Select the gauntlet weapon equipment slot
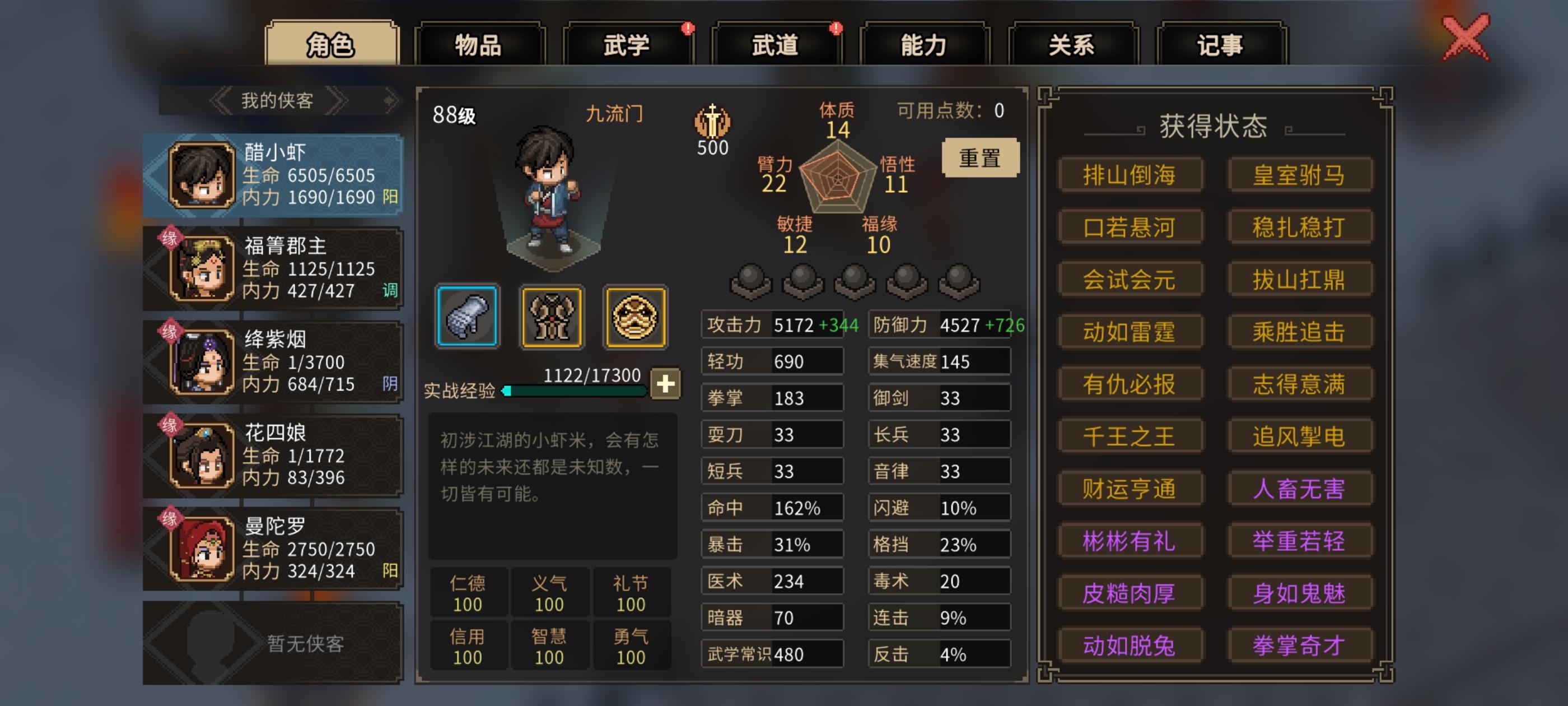 point(467,317)
